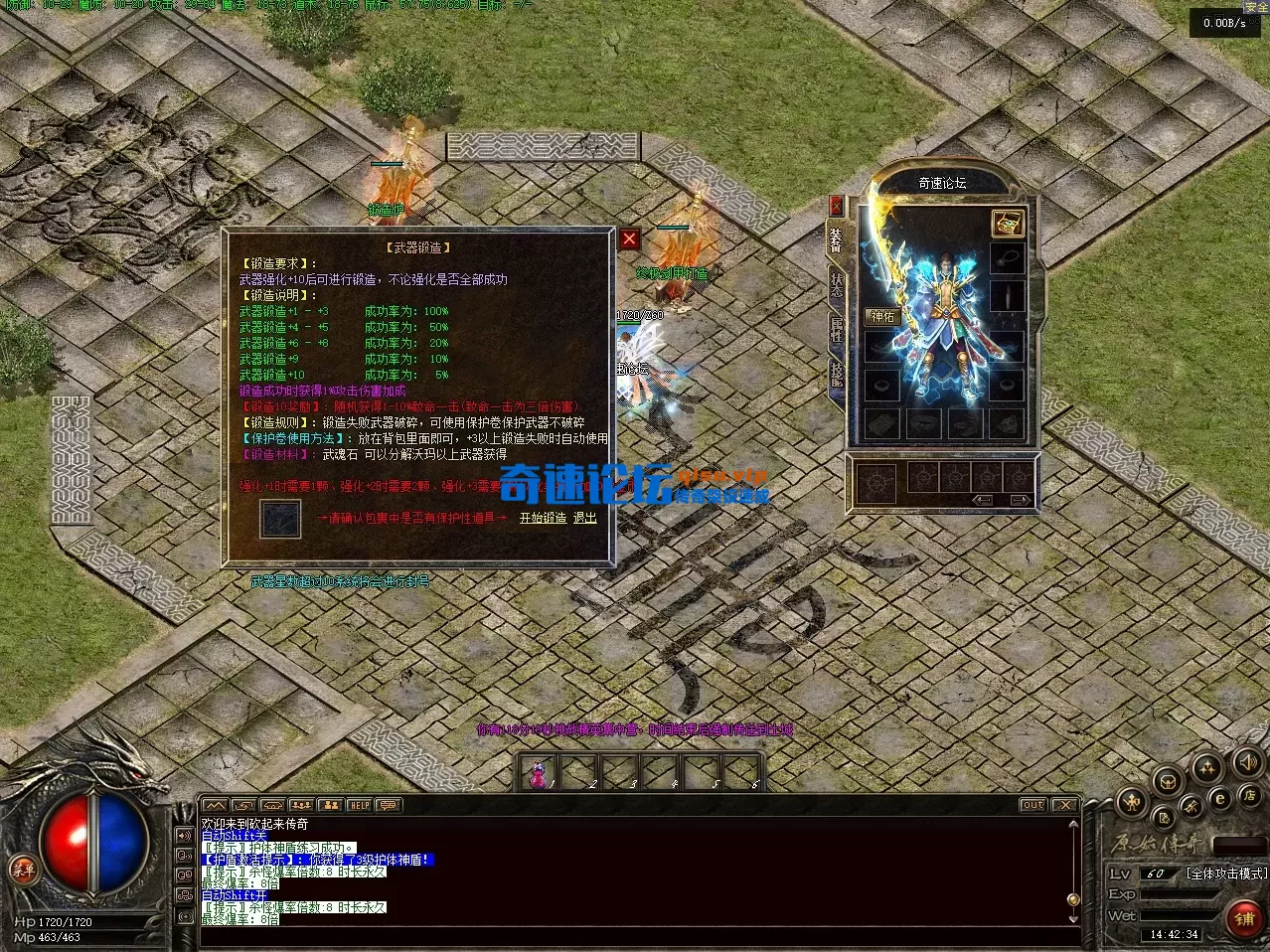This screenshot has height=952, width=1270.
Task: Click the OUT button above the chat box
Action: point(1033,805)
